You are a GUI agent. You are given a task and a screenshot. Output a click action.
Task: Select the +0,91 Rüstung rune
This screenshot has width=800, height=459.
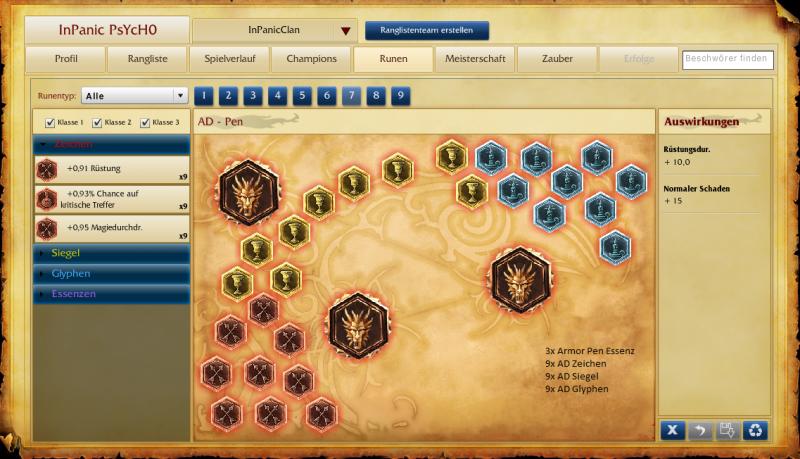tap(111, 169)
